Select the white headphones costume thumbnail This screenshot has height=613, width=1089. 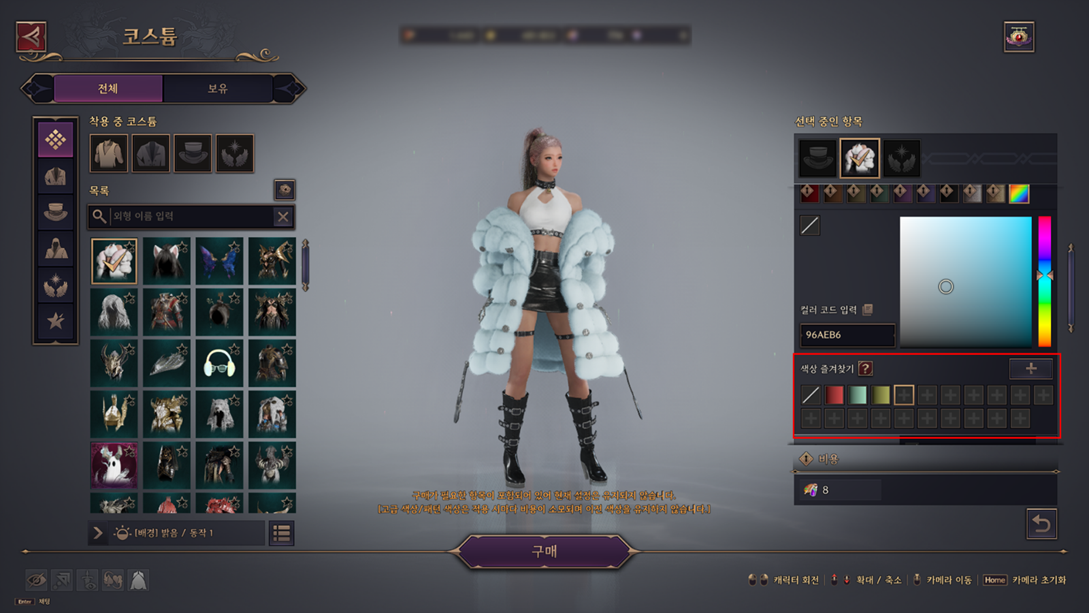tap(219, 363)
